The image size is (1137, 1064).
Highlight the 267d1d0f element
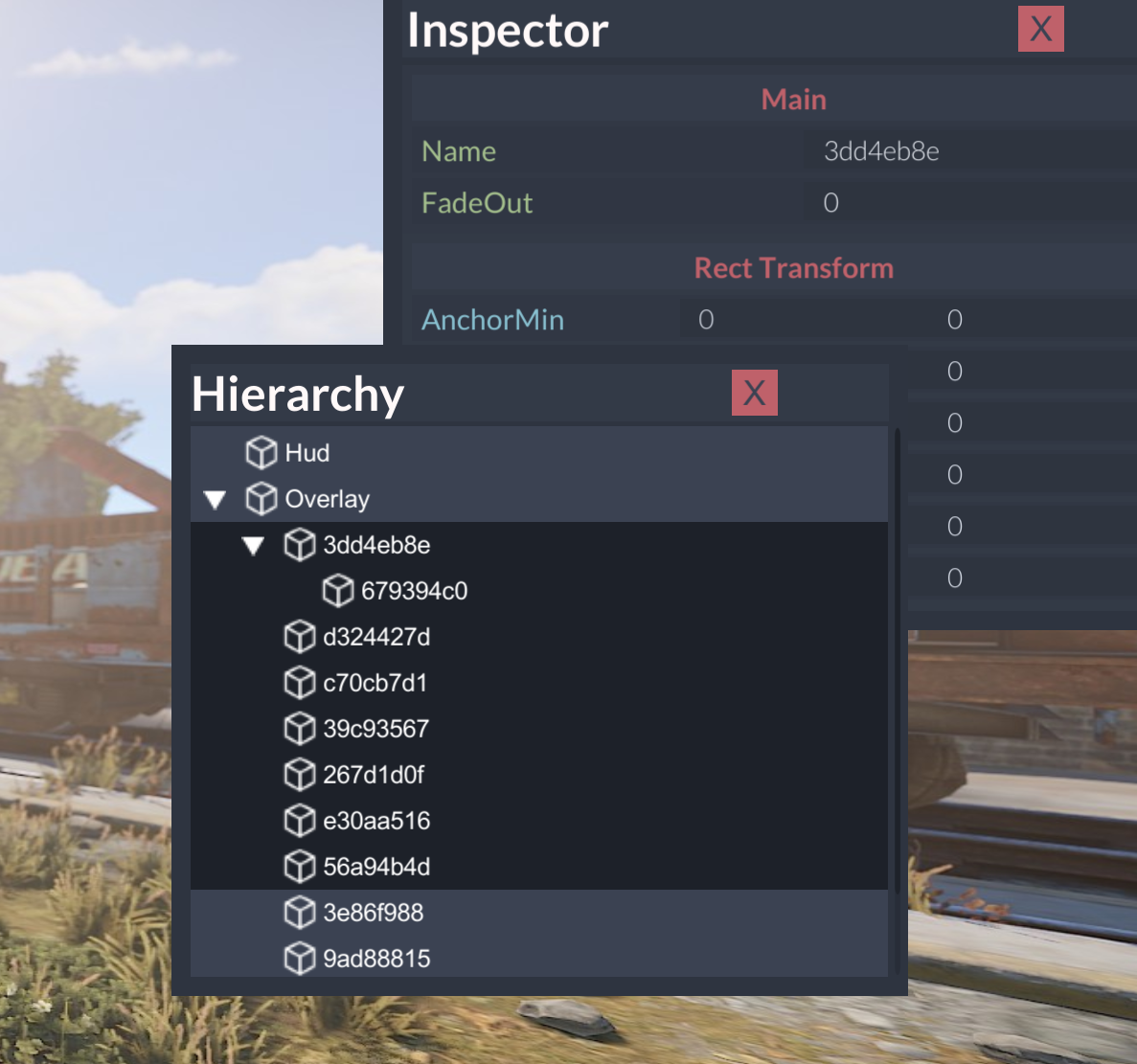374,775
